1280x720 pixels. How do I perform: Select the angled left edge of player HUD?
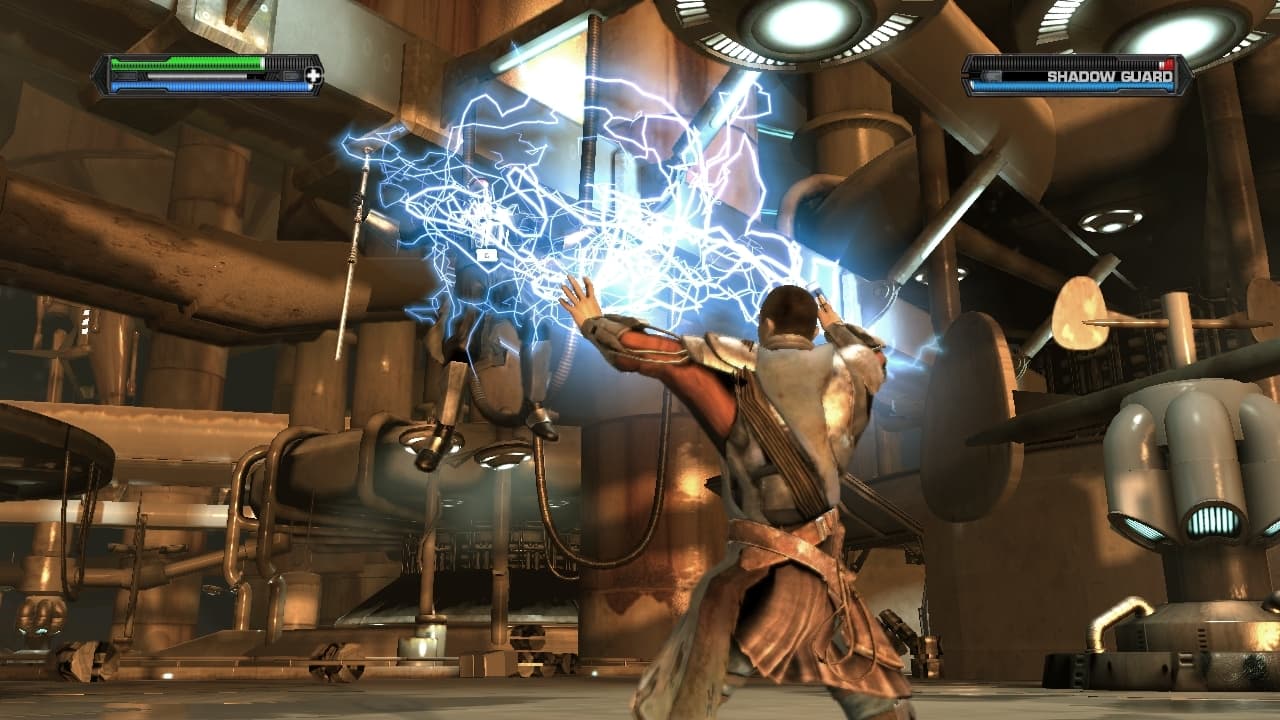(102, 74)
